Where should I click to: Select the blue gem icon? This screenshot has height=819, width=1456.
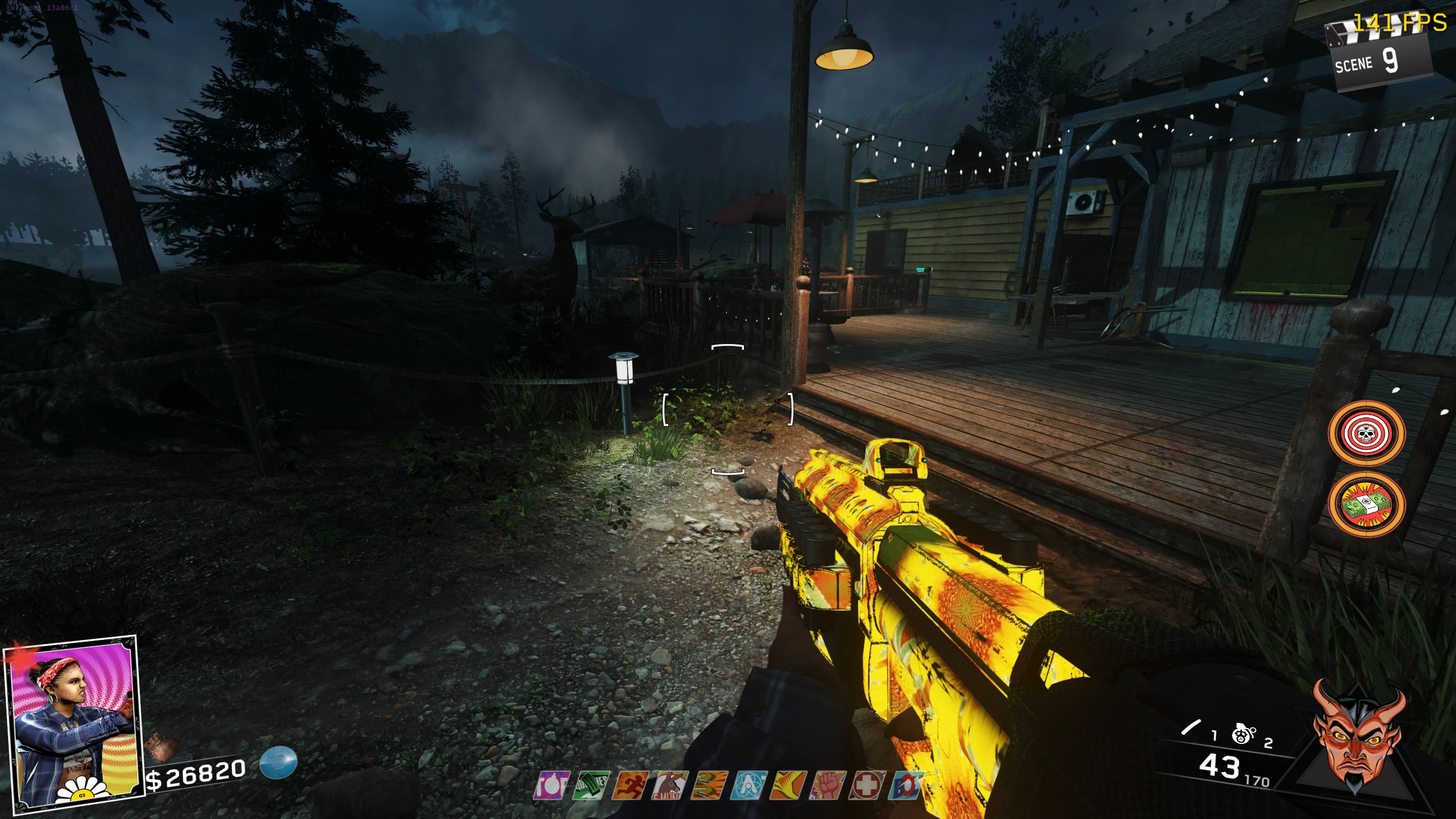(278, 762)
